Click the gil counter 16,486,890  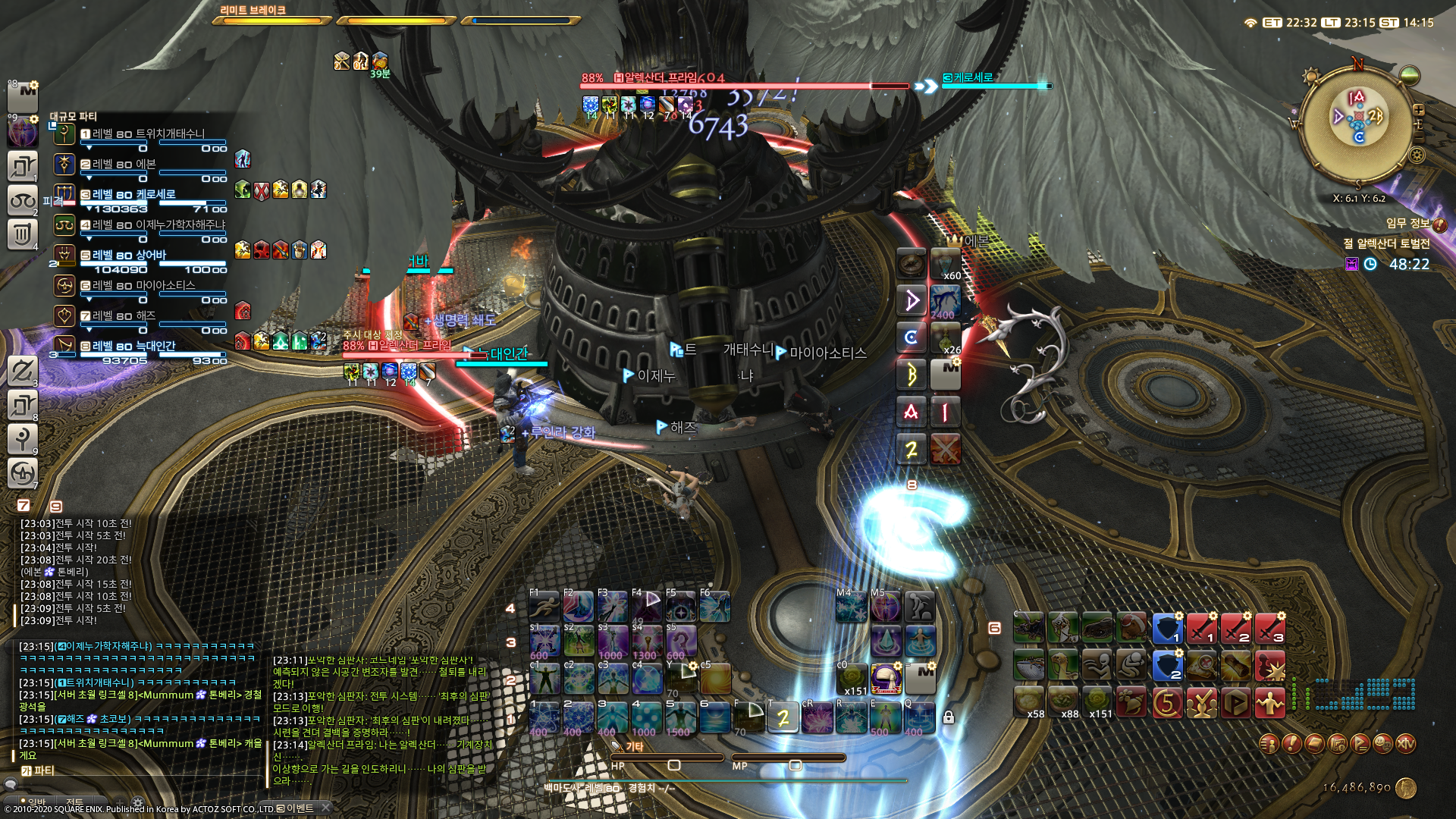1357,786
